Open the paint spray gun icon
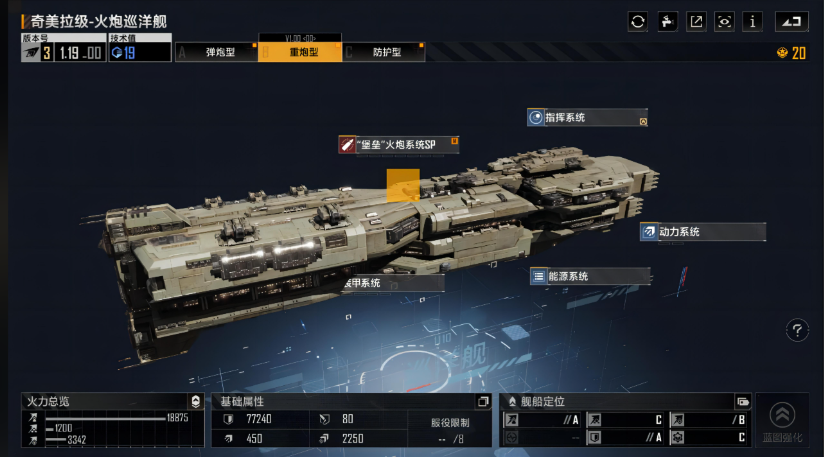Screen dimensions: 824x457 pyautogui.click(x=667, y=22)
